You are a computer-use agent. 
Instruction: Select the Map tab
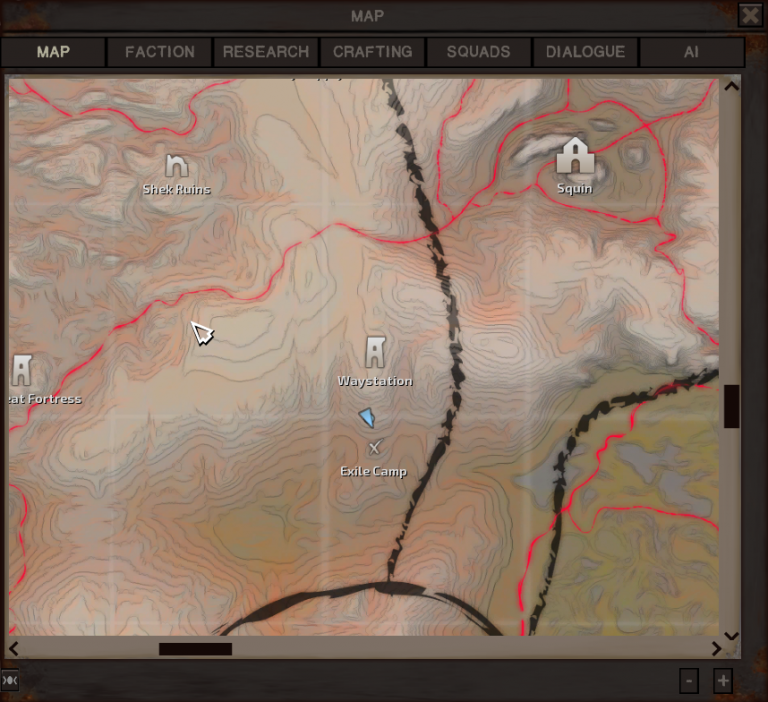click(53, 52)
